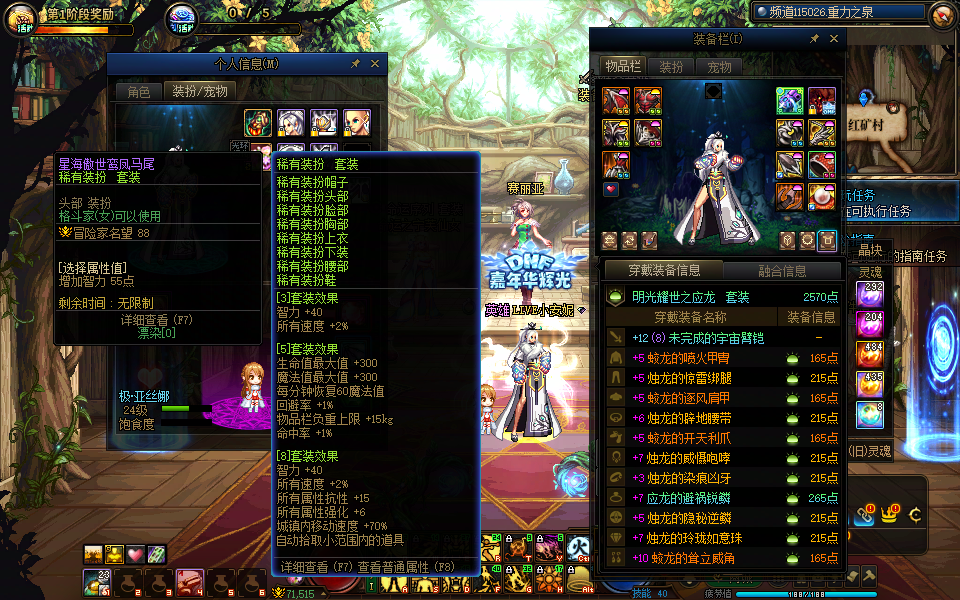960x600 pixels.
Task: Click the red heart button below equipment slots
Action: tap(611, 189)
